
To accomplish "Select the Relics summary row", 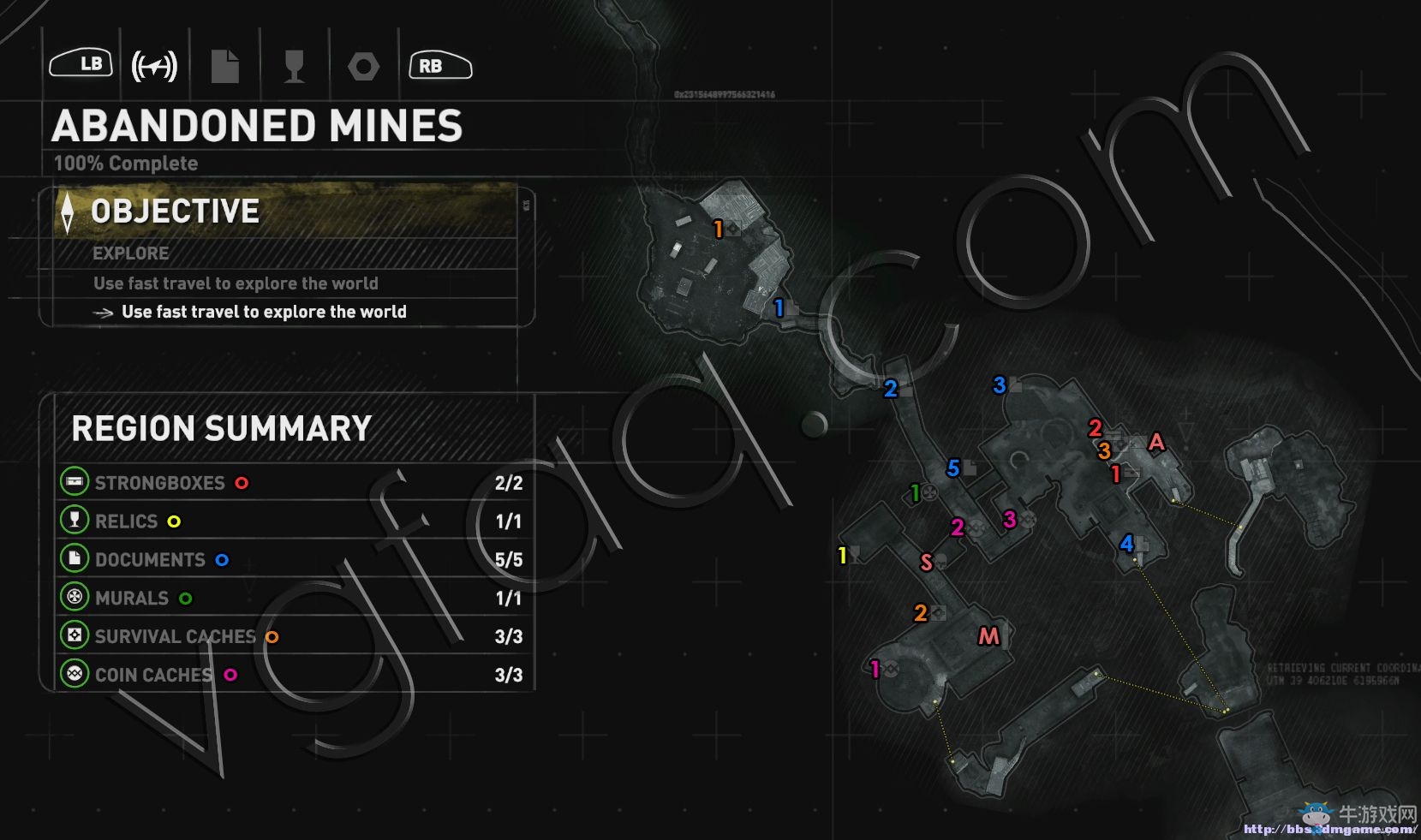I will coord(291,521).
